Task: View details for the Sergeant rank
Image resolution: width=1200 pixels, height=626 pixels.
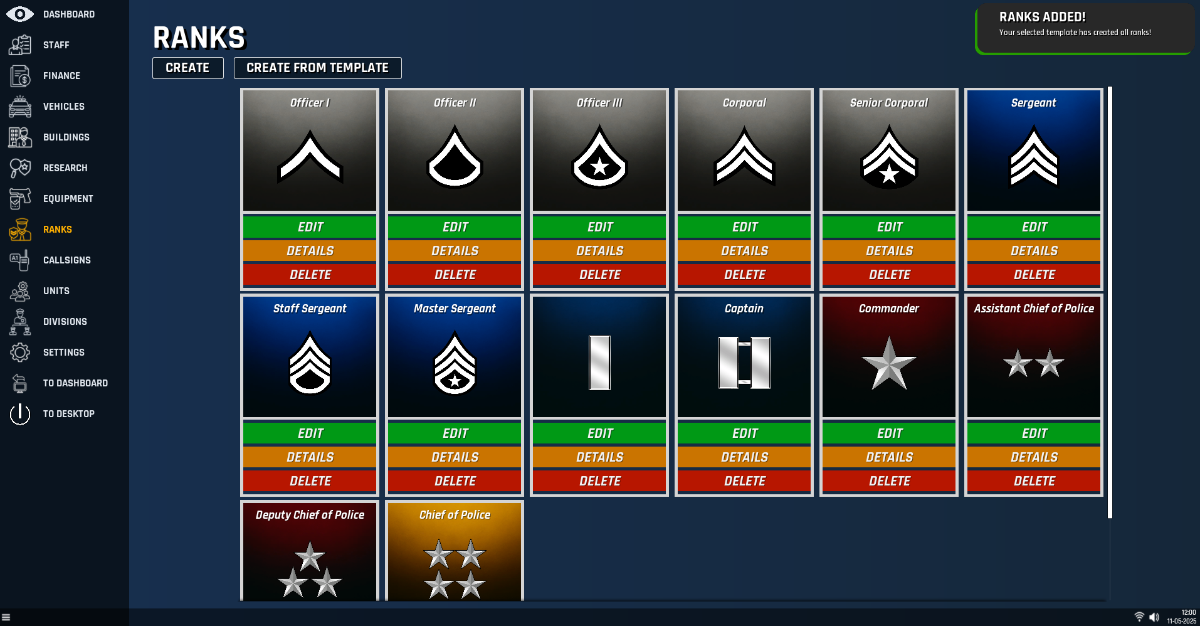Action: coord(1034,251)
